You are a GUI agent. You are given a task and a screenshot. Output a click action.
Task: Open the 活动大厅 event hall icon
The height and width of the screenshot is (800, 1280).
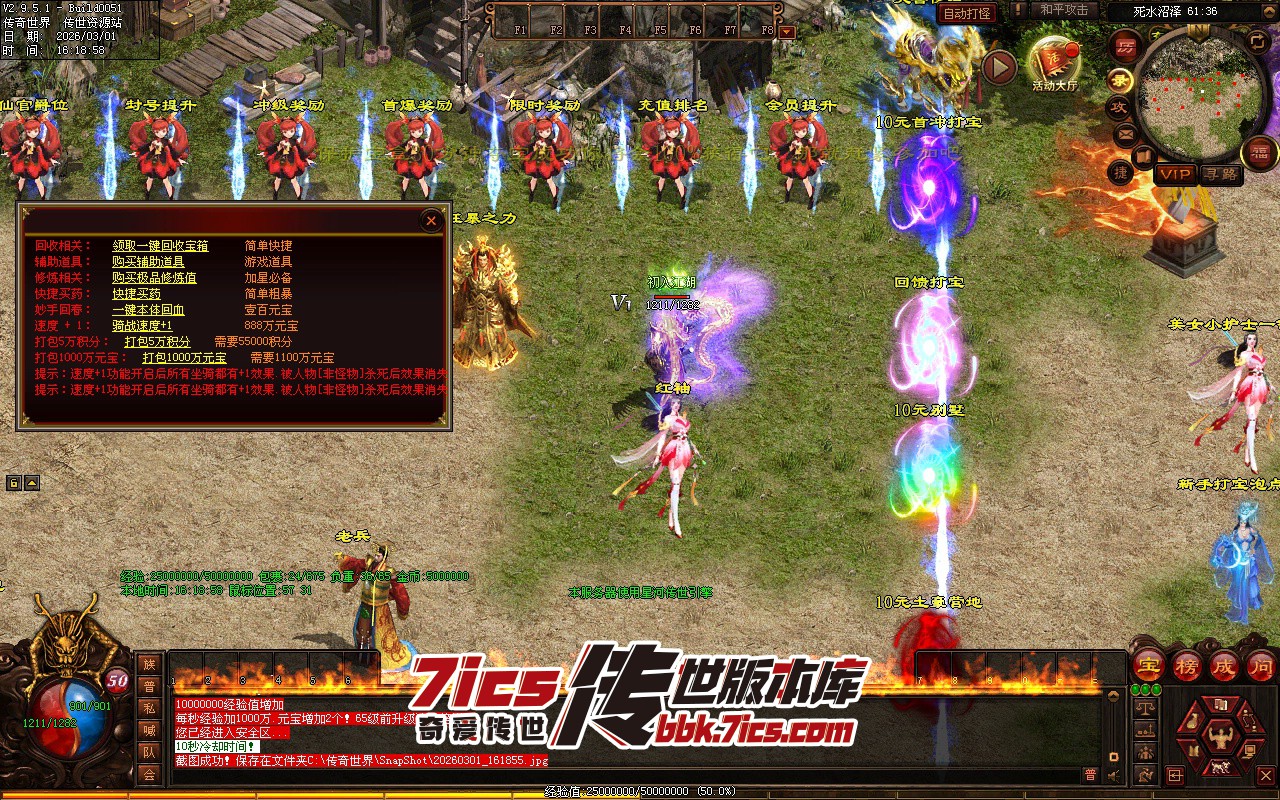tap(1055, 64)
